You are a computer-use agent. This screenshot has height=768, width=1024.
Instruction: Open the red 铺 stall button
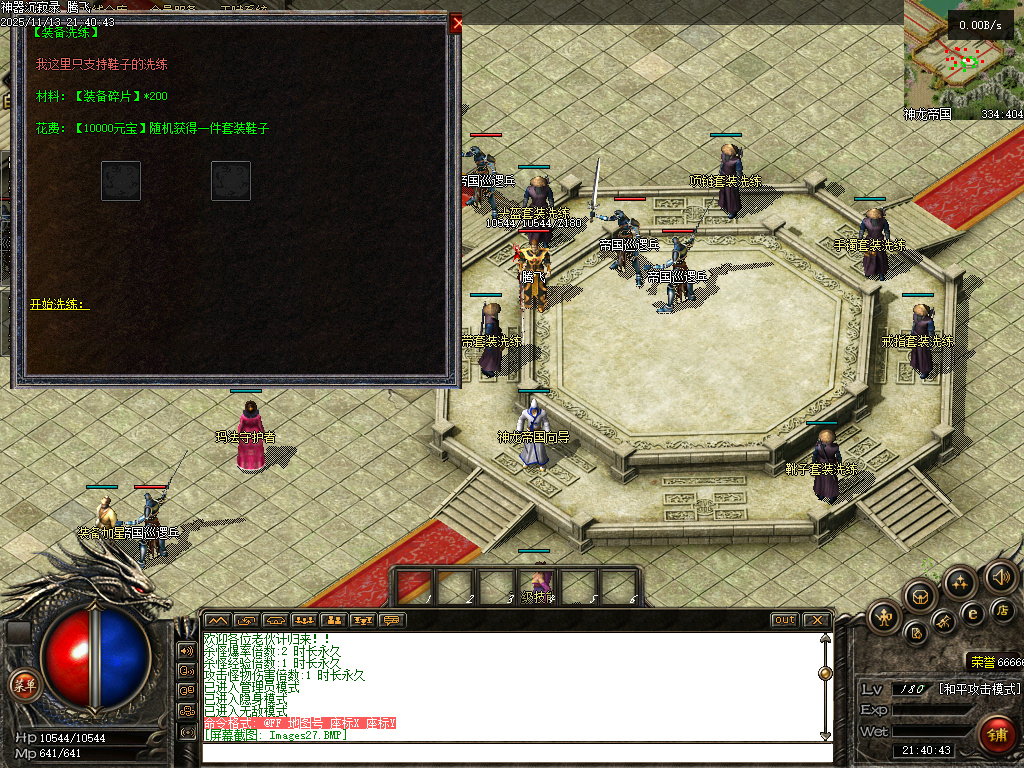(x=996, y=734)
